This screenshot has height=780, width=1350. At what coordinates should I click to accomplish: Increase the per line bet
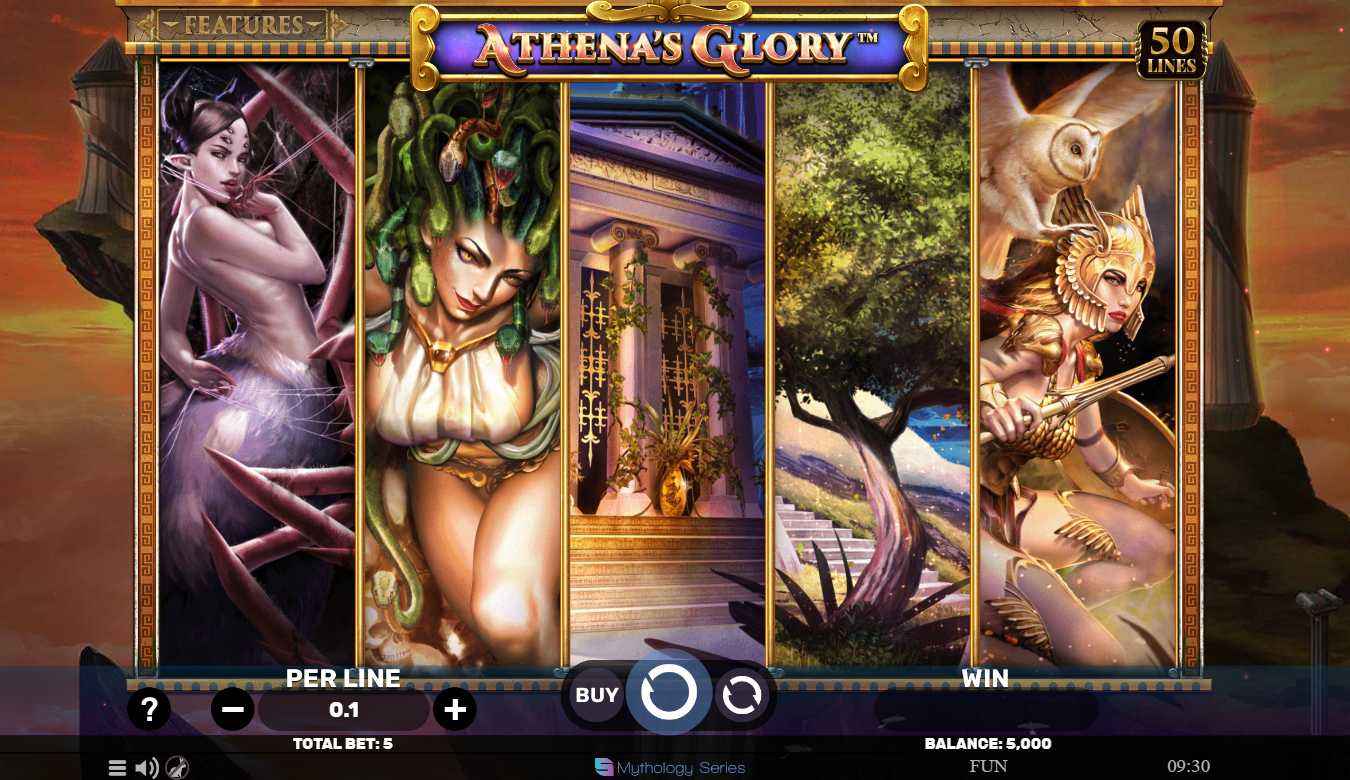pyautogui.click(x=455, y=710)
